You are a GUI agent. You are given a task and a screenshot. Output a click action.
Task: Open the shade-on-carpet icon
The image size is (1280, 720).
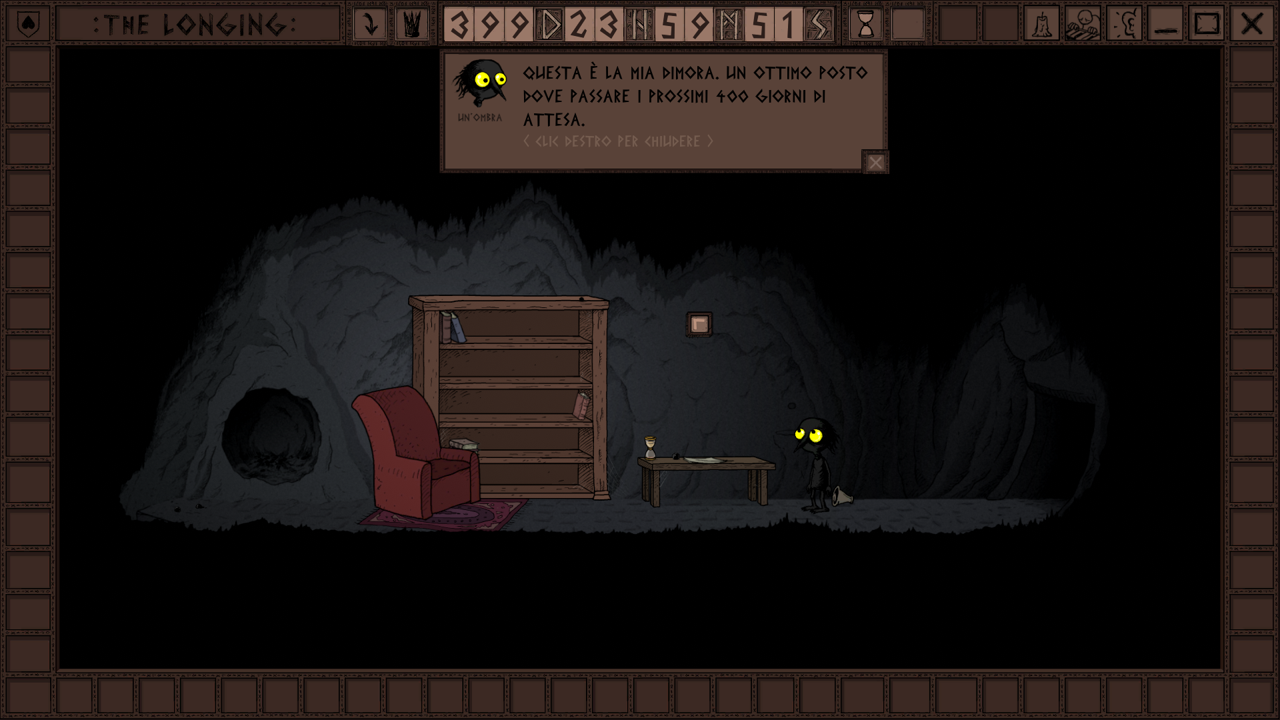click(x=1082, y=24)
